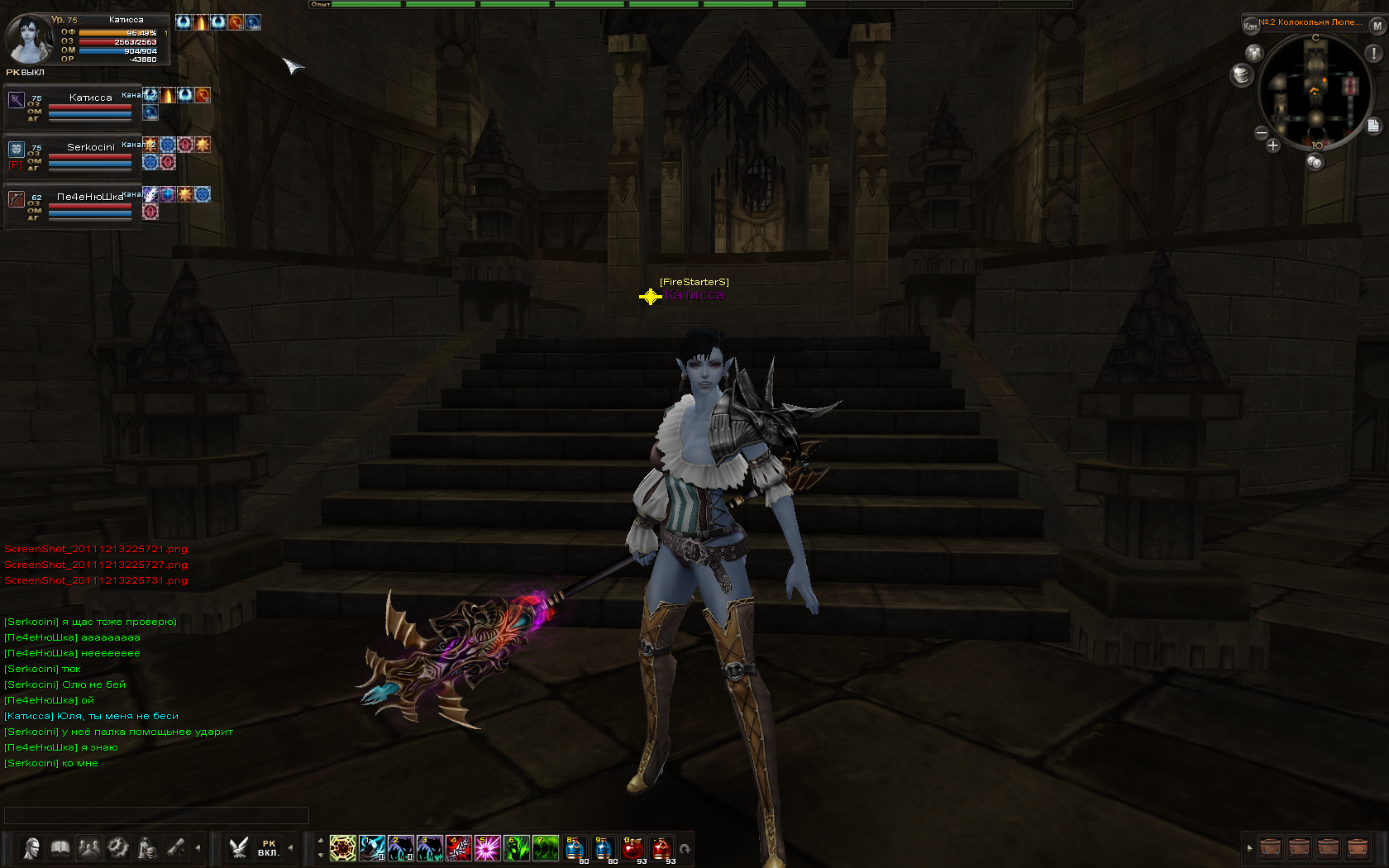The image size is (1389, 868).
Task: Open the scroll quest icon
Action: pos(176,848)
